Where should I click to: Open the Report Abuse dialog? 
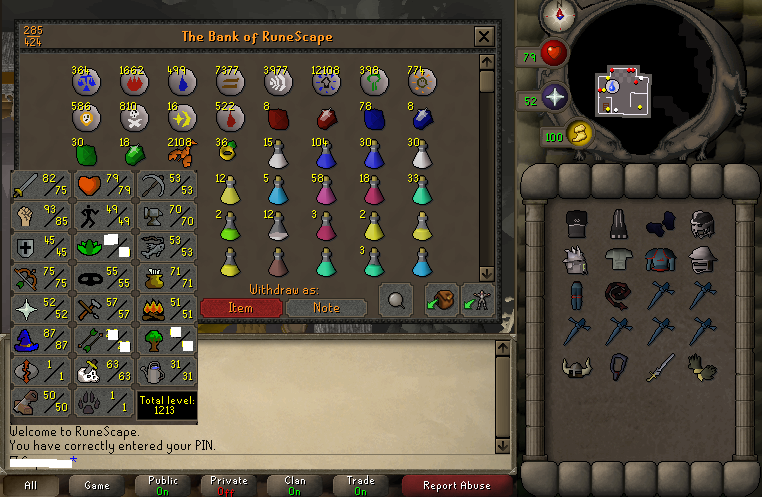(455, 485)
